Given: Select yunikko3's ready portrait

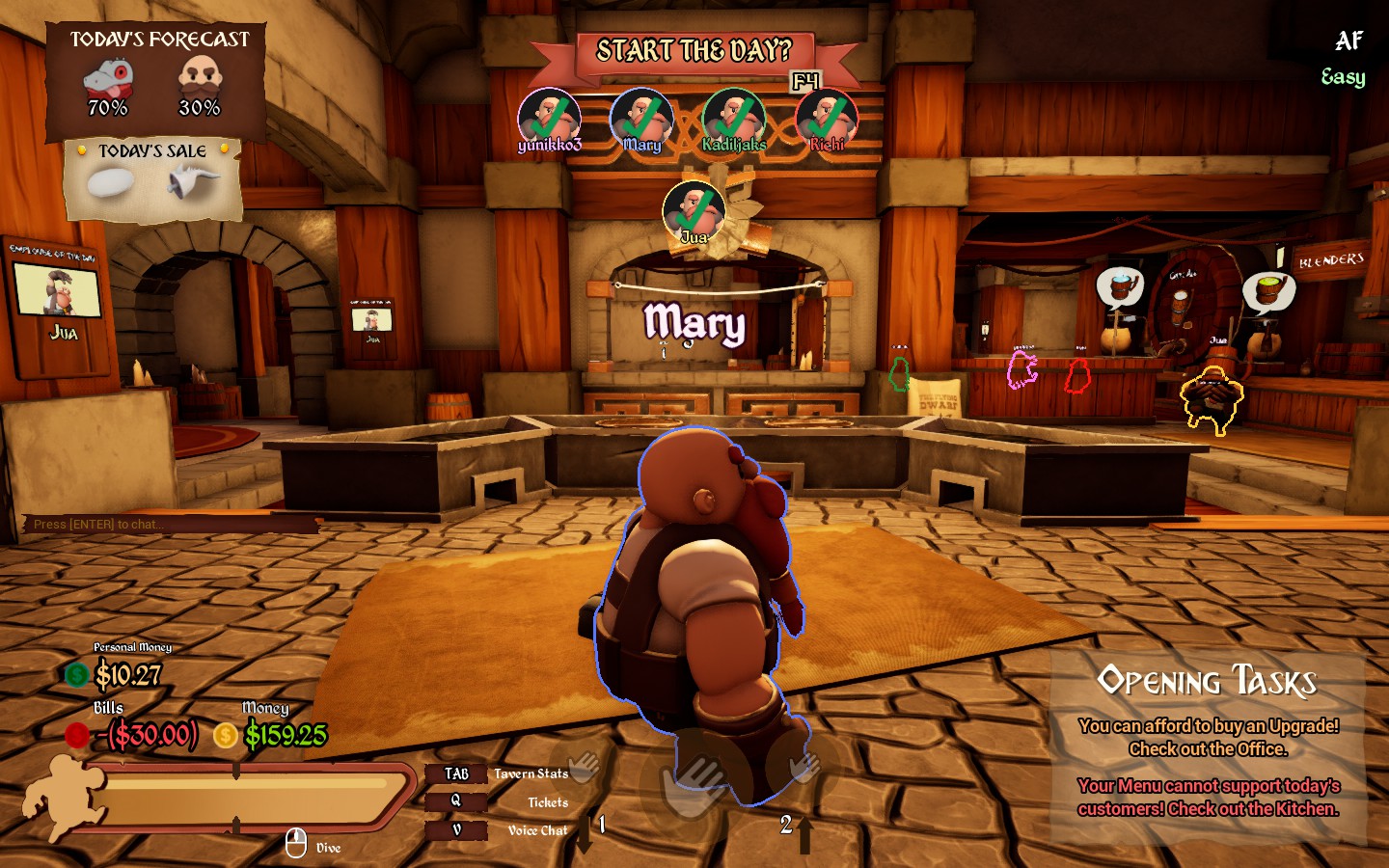Looking at the screenshot, I should (x=549, y=119).
